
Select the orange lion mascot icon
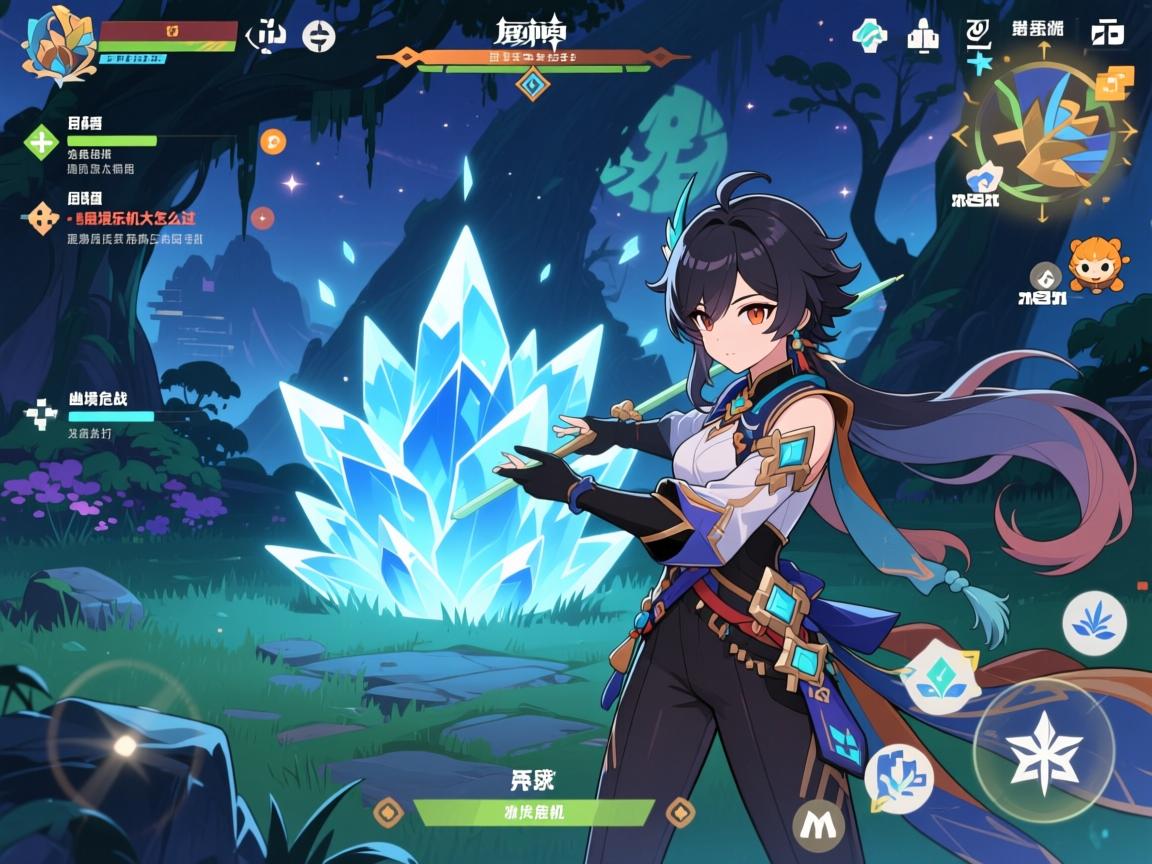[1097, 264]
